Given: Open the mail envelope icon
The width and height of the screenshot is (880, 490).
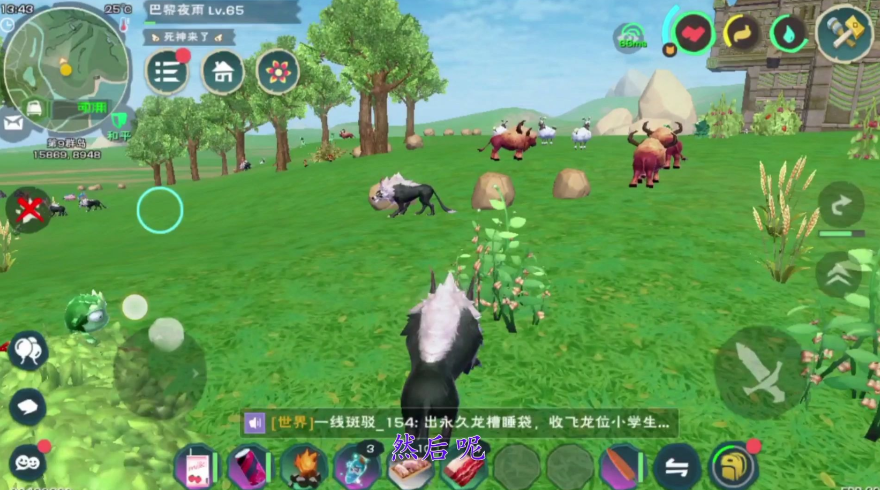Looking at the screenshot, I should (x=13, y=124).
